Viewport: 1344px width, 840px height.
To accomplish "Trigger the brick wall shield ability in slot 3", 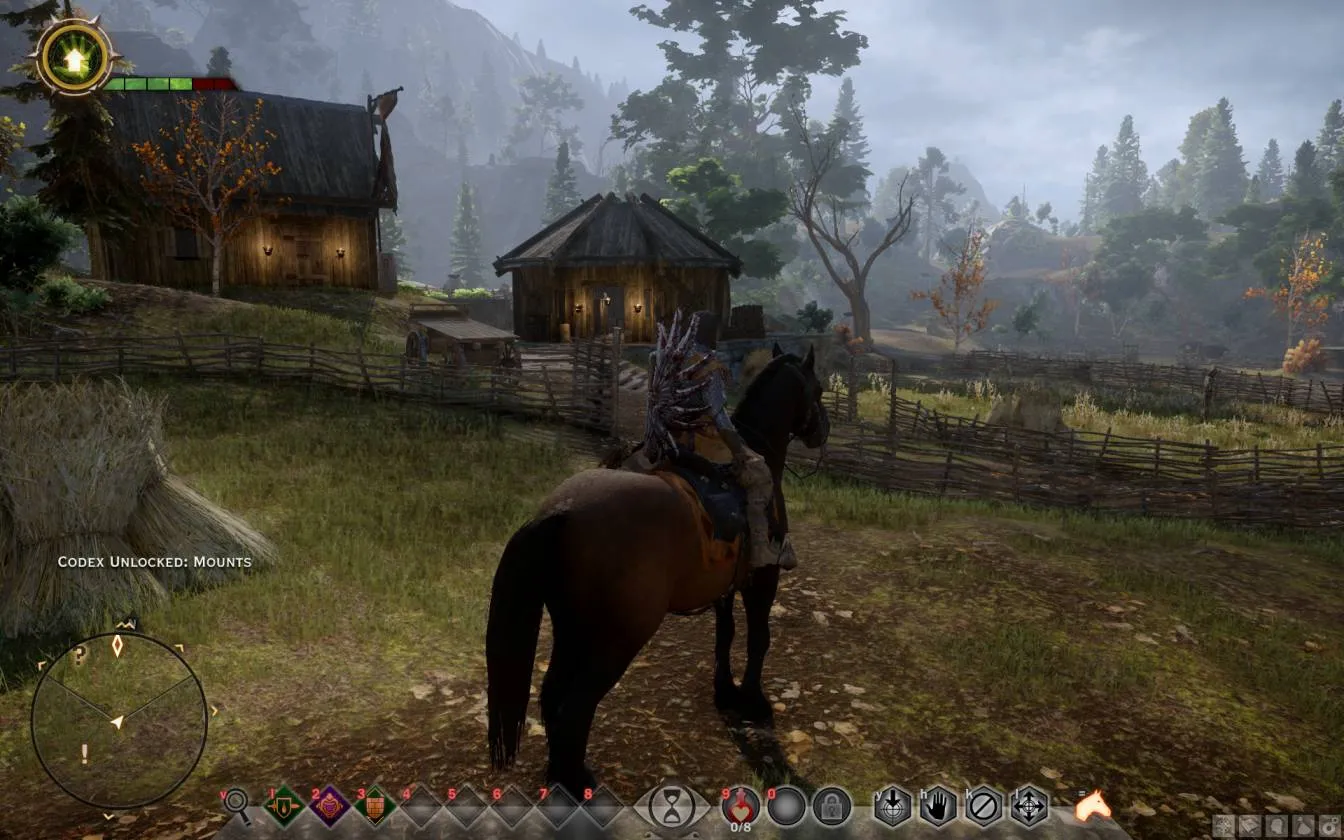I will pyautogui.click(x=375, y=805).
